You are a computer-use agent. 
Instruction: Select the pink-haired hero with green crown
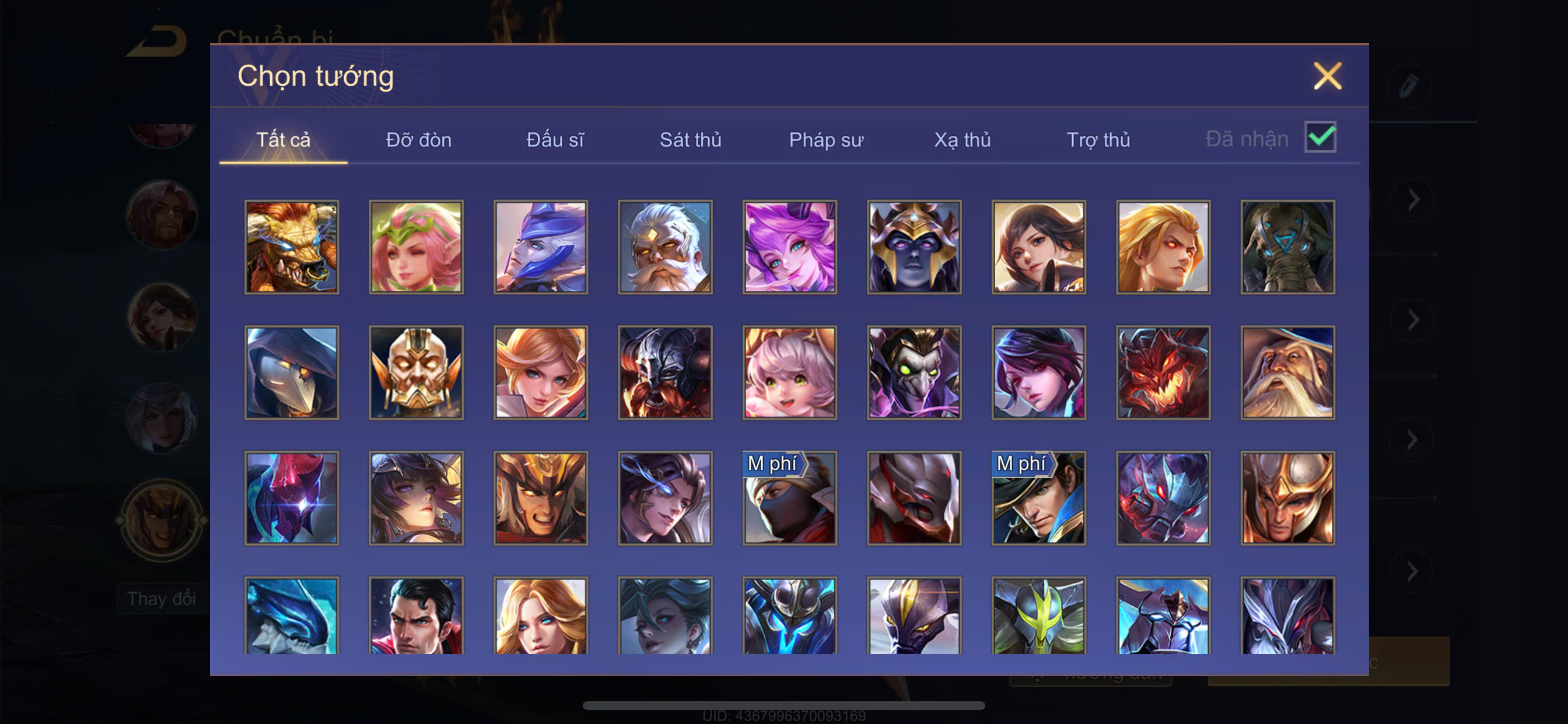(x=416, y=247)
